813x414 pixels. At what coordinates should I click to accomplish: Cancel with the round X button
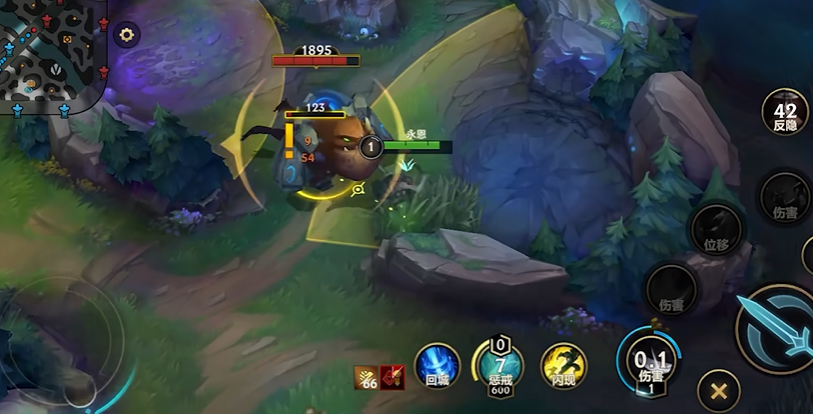(718, 388)
